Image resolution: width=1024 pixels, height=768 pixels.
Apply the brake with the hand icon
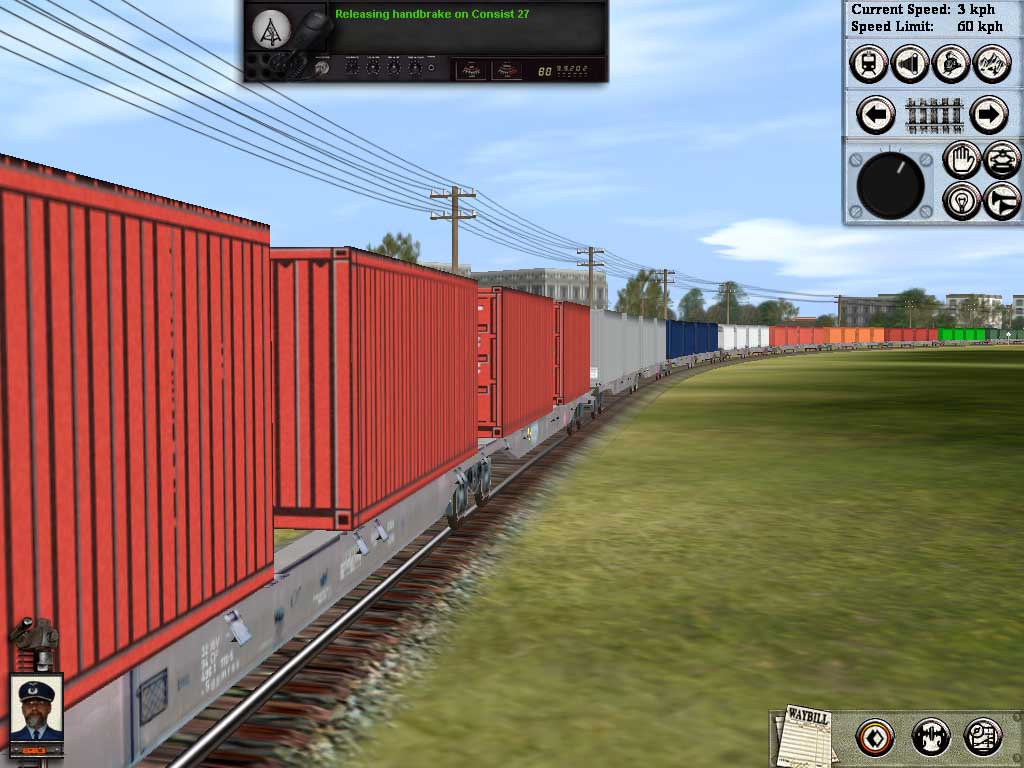962,160
